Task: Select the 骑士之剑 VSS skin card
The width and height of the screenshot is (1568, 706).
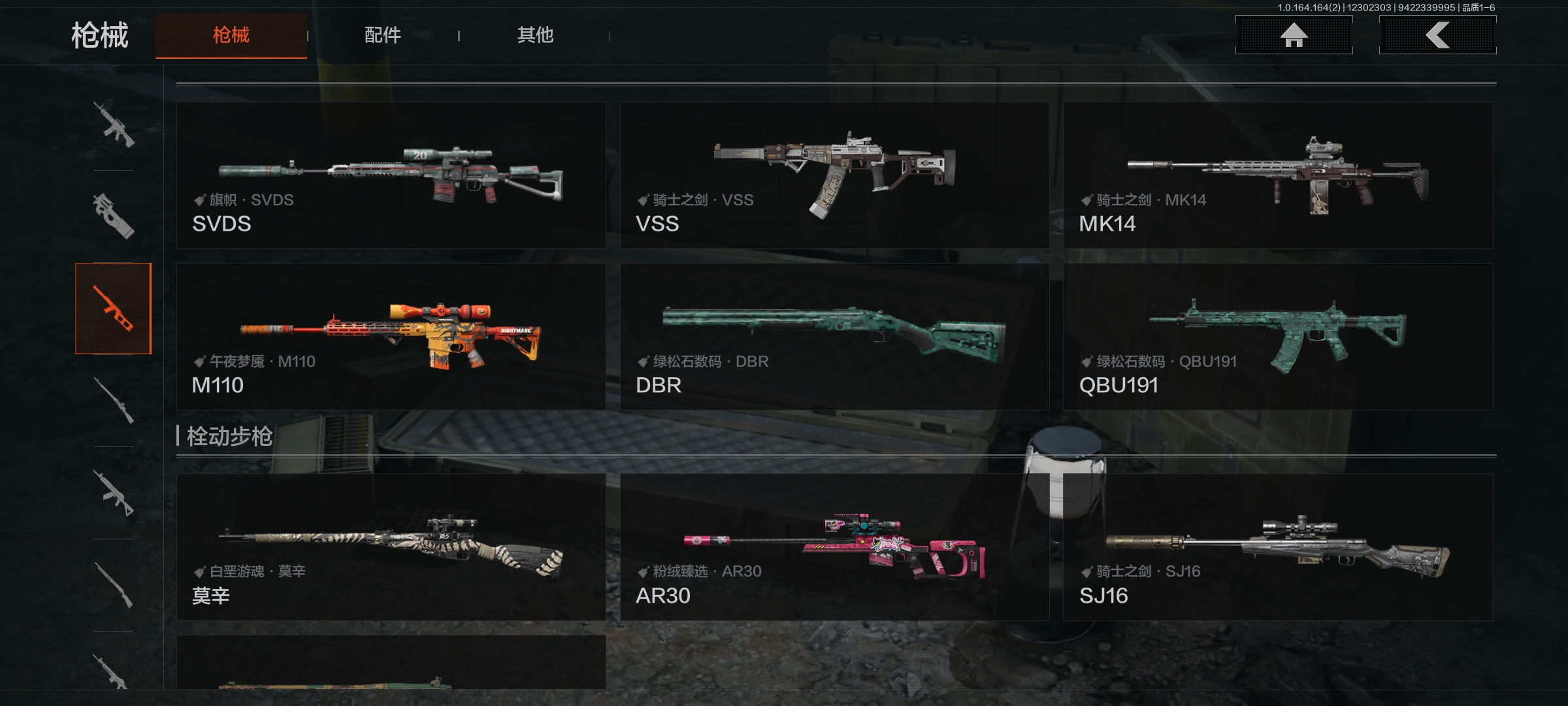Action: tap(834, 175)
